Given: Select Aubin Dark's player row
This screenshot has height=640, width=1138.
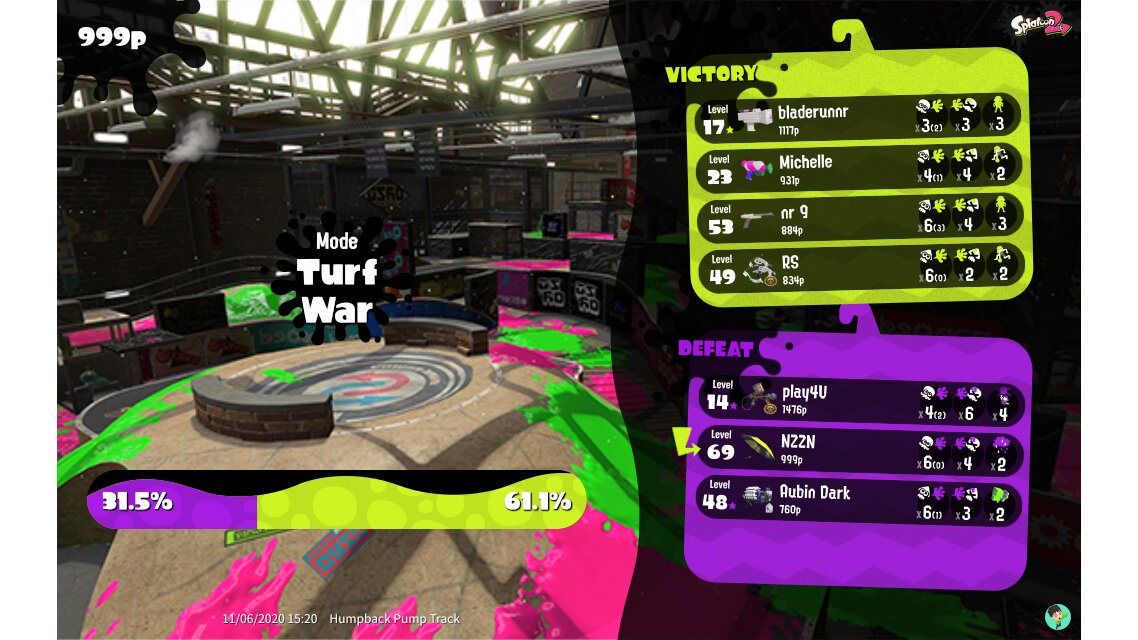Looking at the screenshot, I should click(x=860, y=501).
